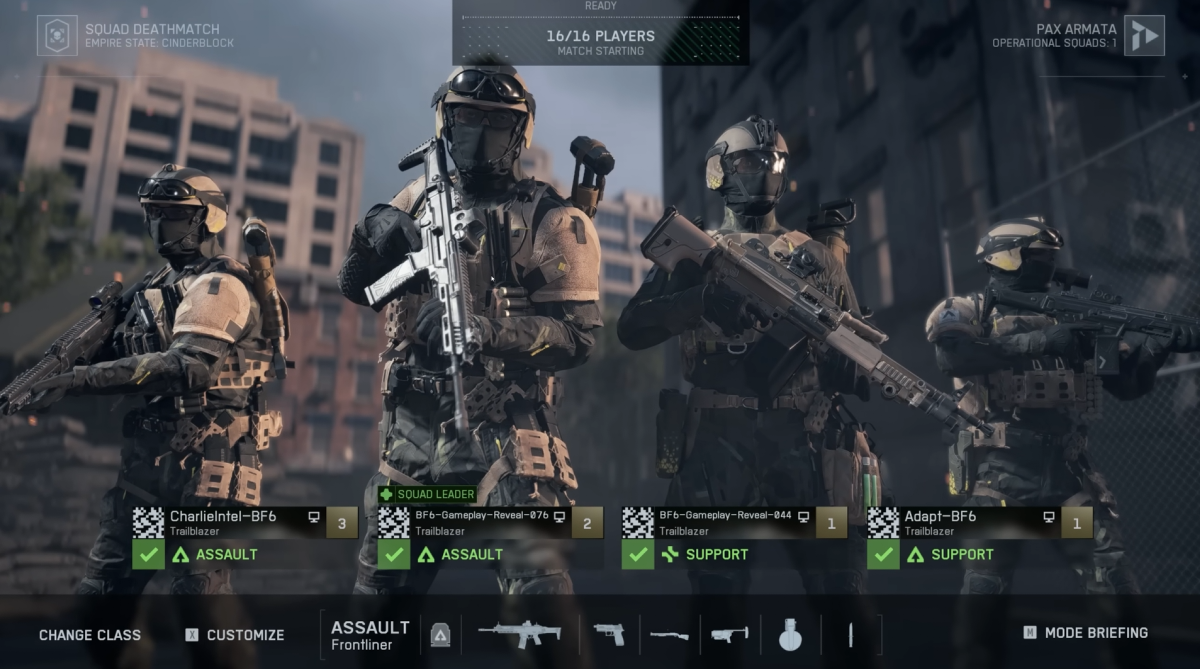The height and width of the screenshot is (669, 1200).
Task: Select the shotgun loadout slot
Action: coord(669,634)
